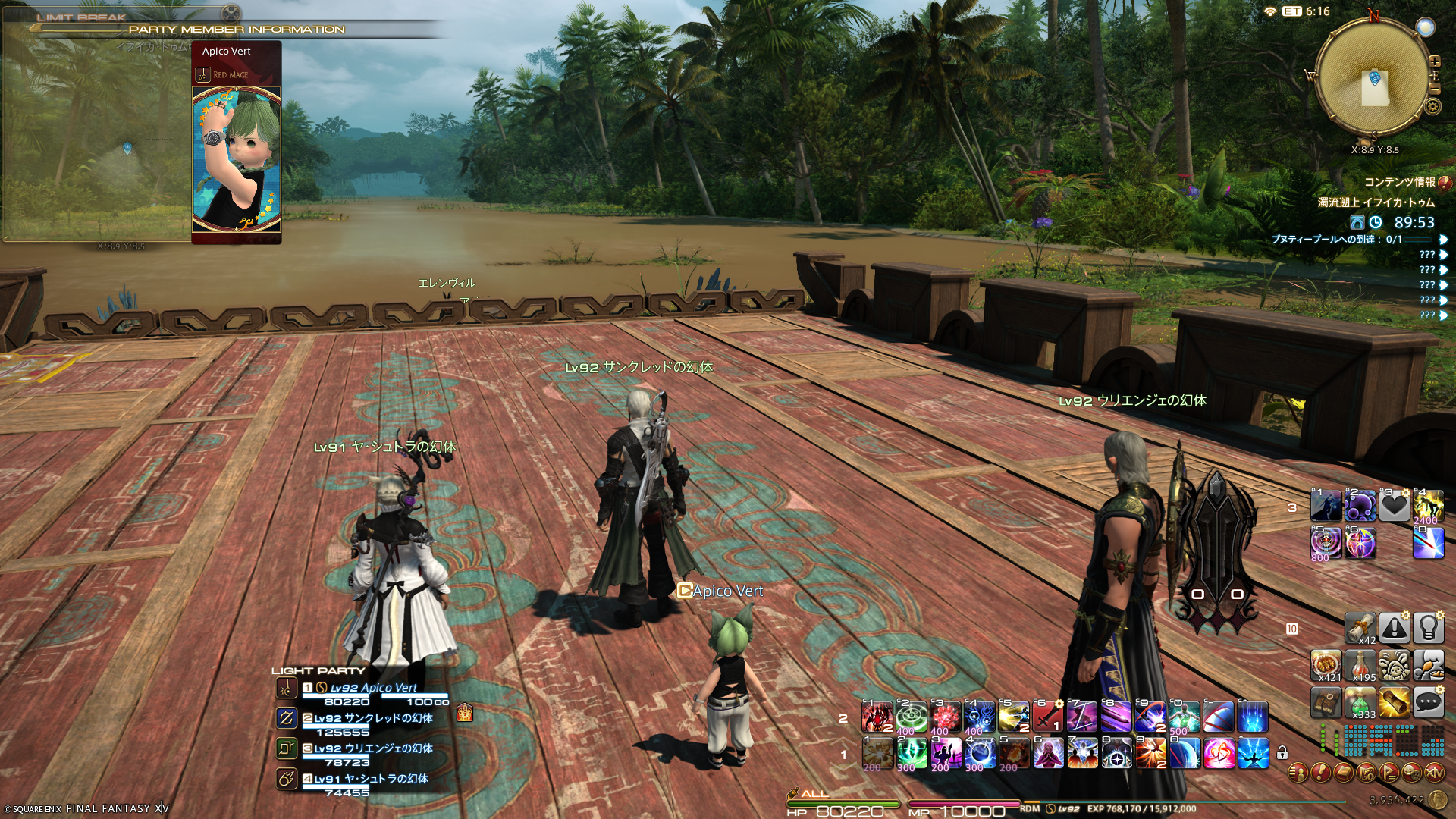Open the XIV system menu button
Viewport: 1456px width, 819px height.
[x=1435, y=773]
